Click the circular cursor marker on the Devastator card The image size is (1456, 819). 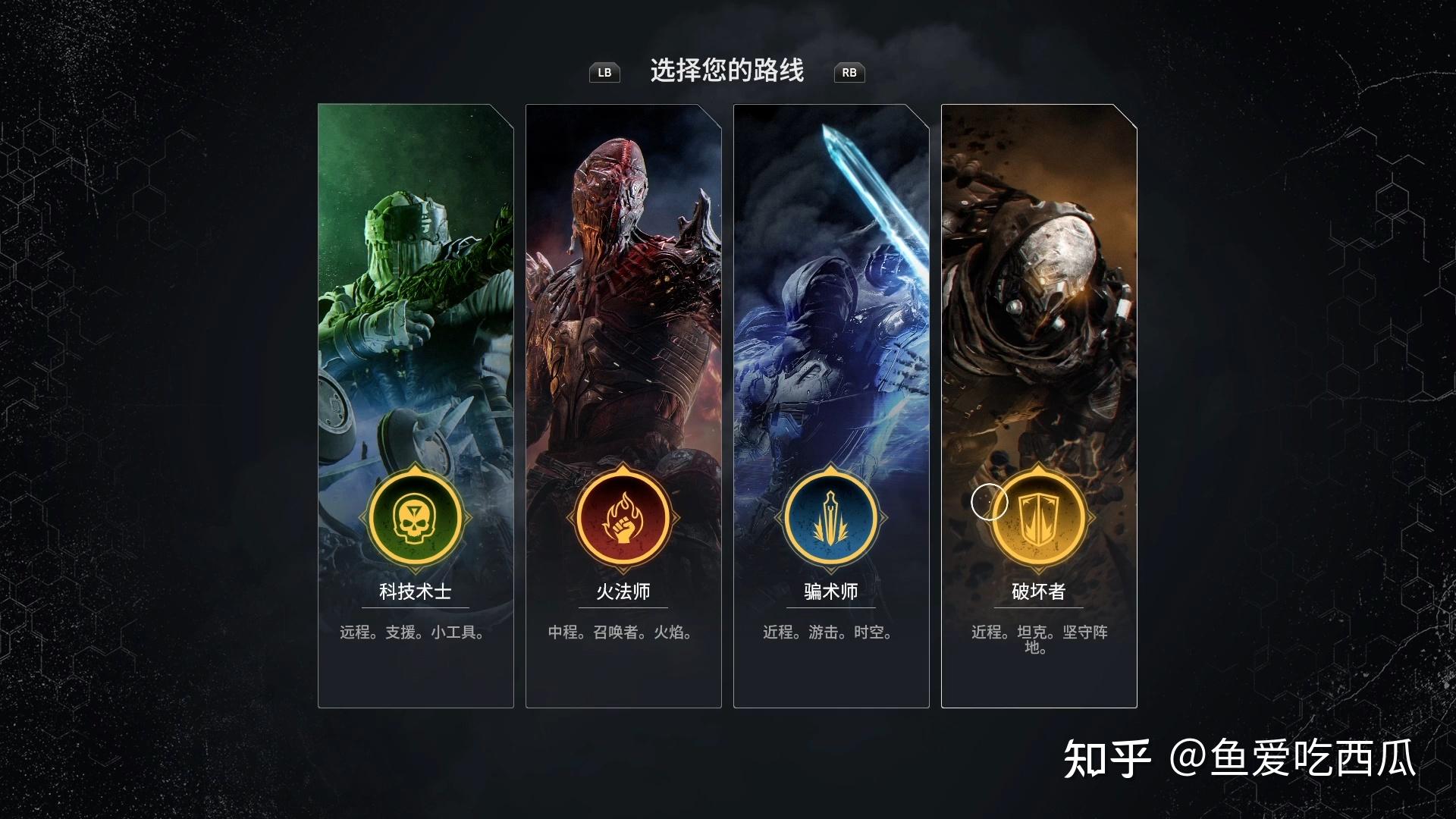[x=992, y=502]
